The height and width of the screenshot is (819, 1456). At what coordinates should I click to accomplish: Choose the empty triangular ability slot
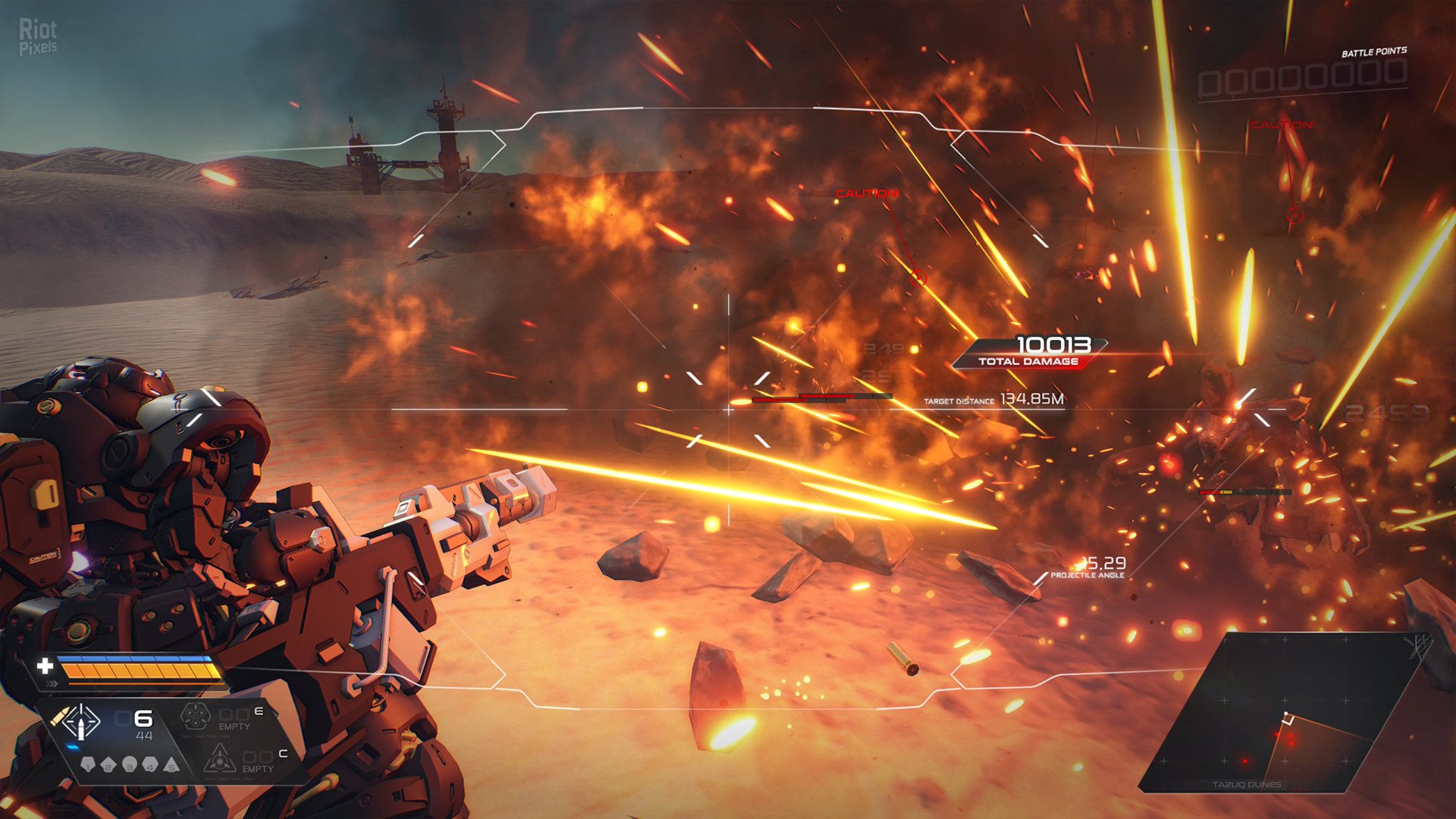click(x=219, y=759)
